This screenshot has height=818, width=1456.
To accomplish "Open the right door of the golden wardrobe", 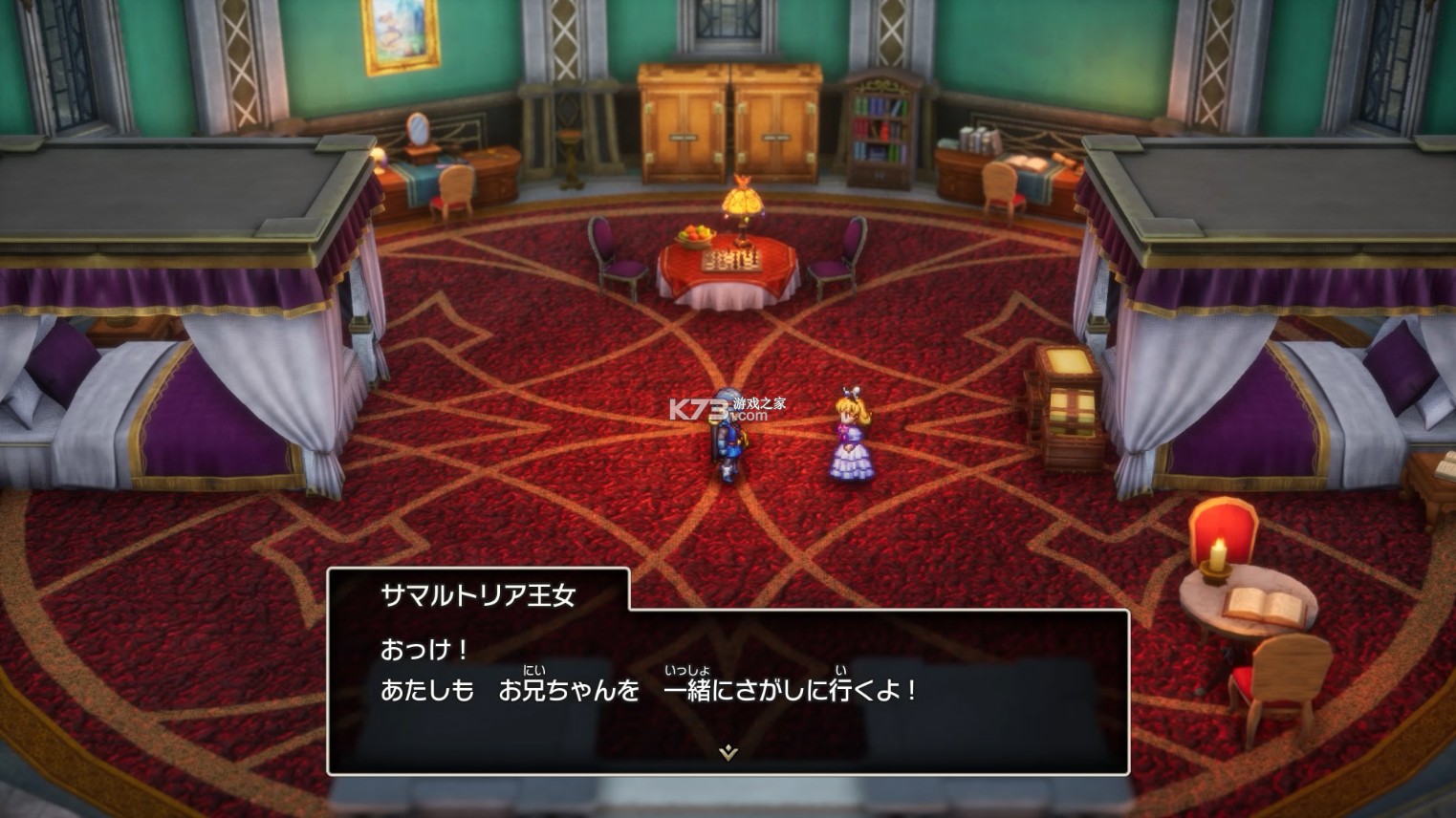I will click(776, 115).
